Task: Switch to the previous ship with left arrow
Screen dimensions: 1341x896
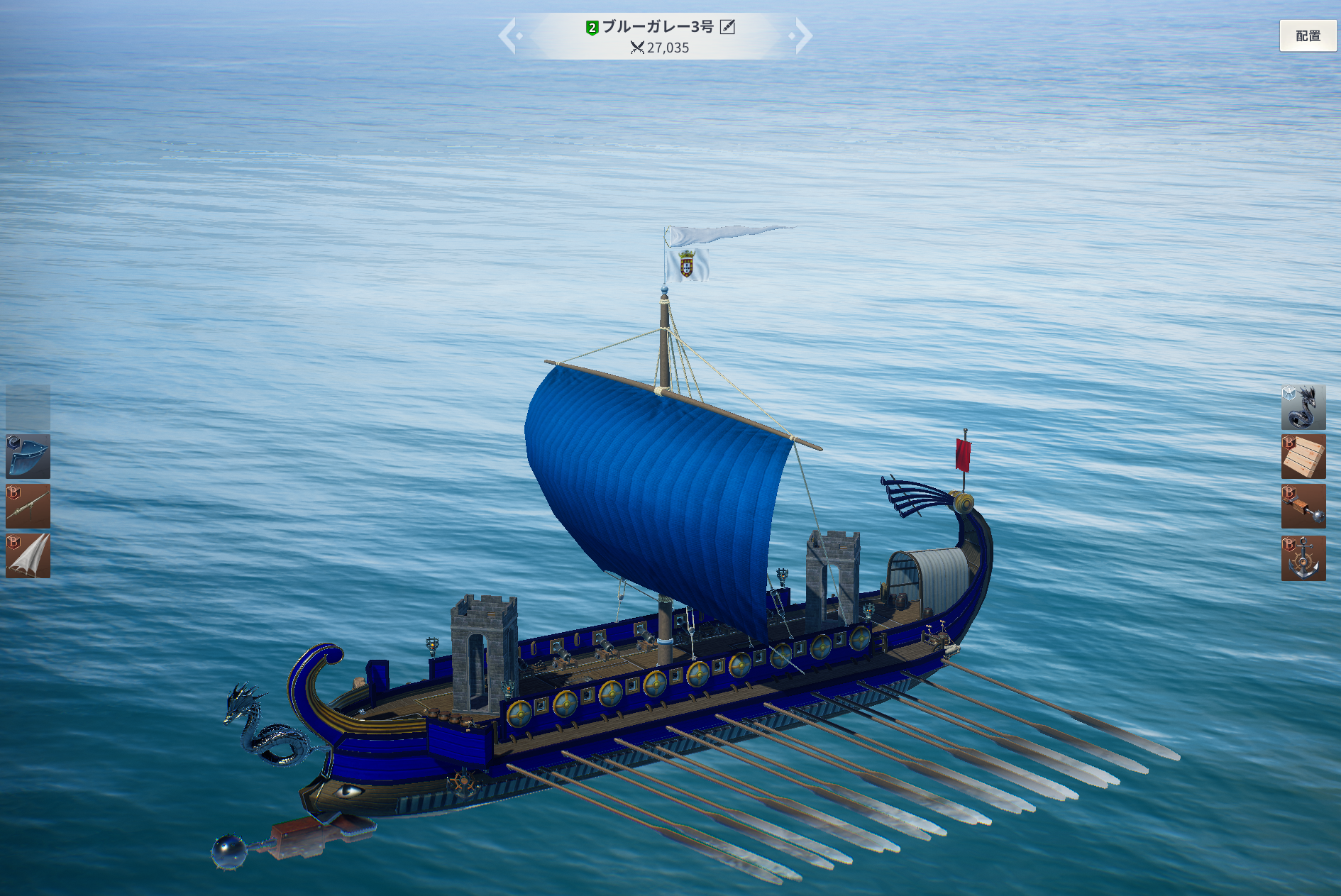Action: pos(508,35)
